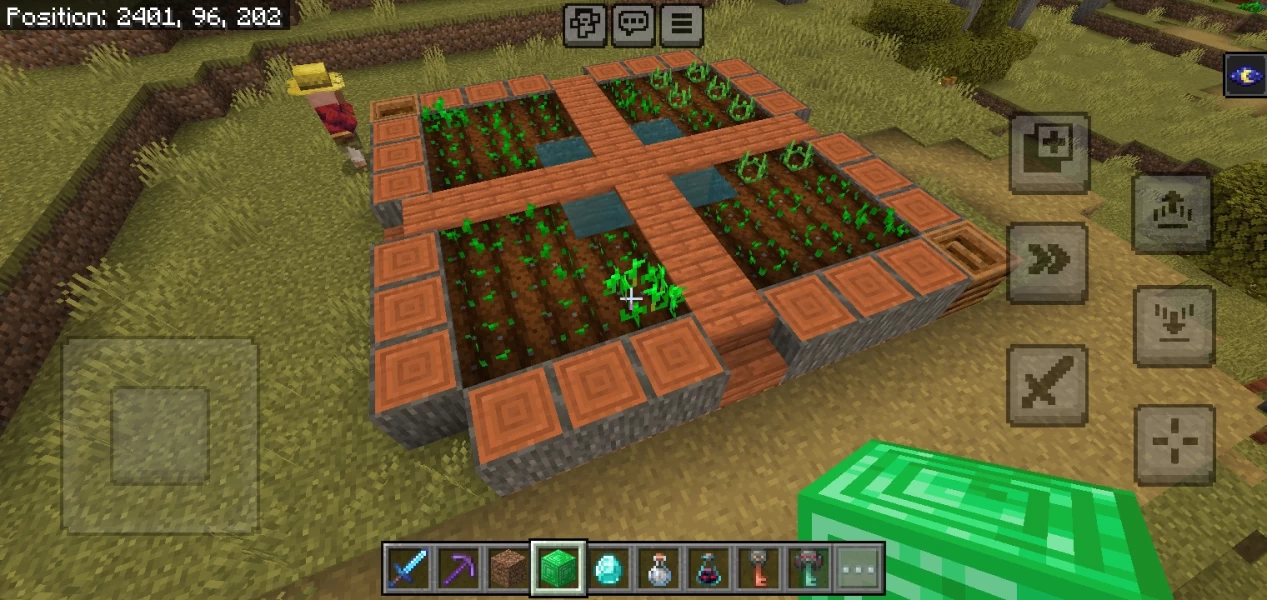Tap the sneak down-arrow button

(x=1173, y=326)
